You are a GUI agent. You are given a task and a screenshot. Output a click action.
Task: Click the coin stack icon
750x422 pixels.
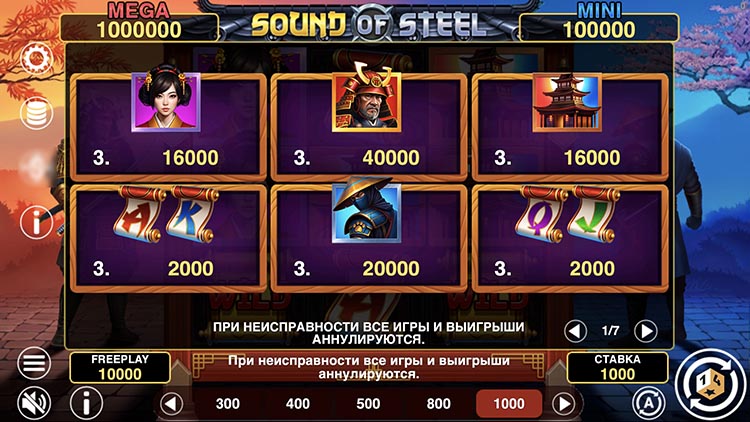35,112
